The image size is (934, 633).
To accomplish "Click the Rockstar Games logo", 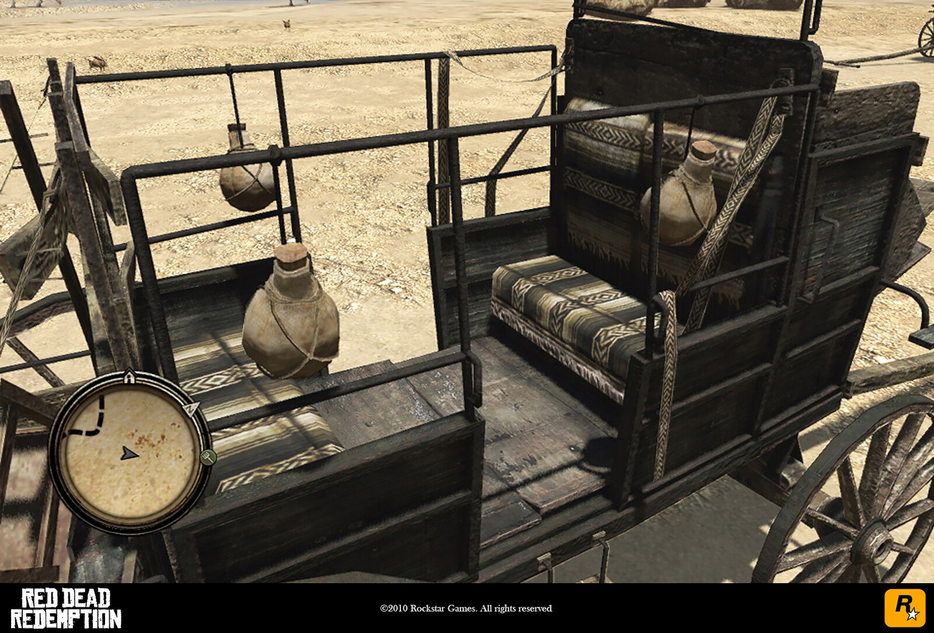I will pyautogui.click(x=904, y=608).
